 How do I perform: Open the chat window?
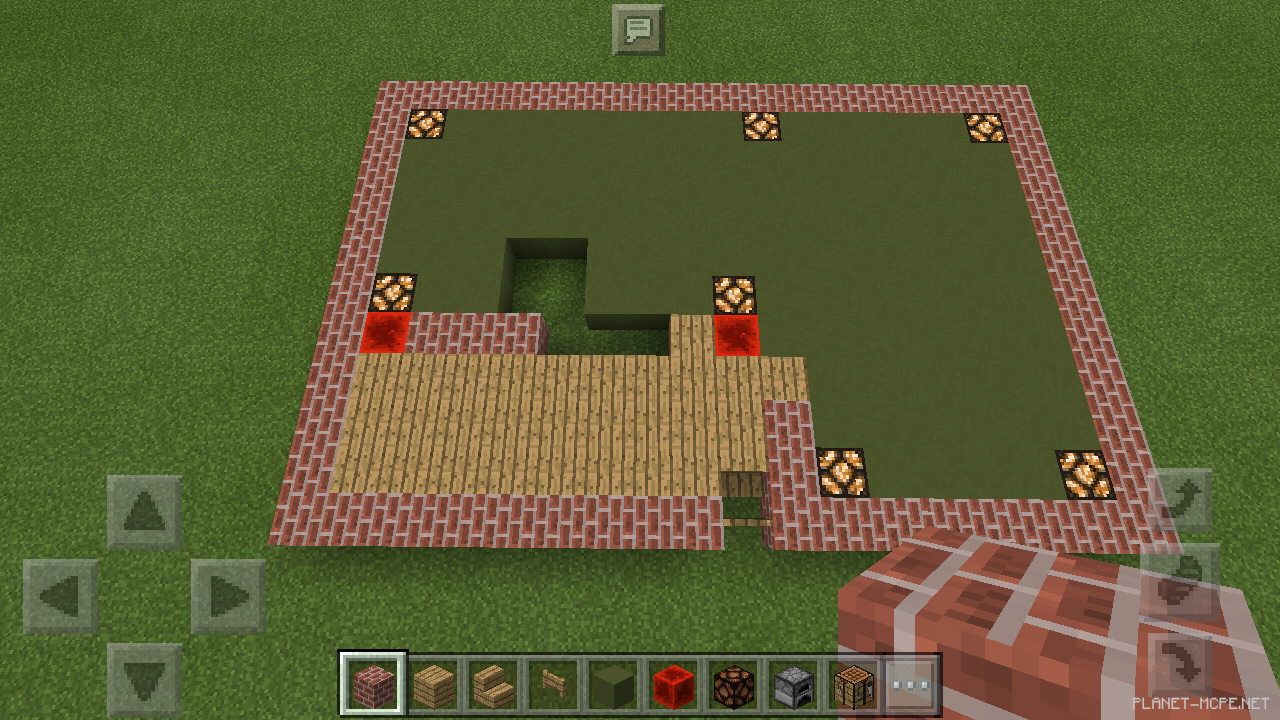[x=639, y=30]
